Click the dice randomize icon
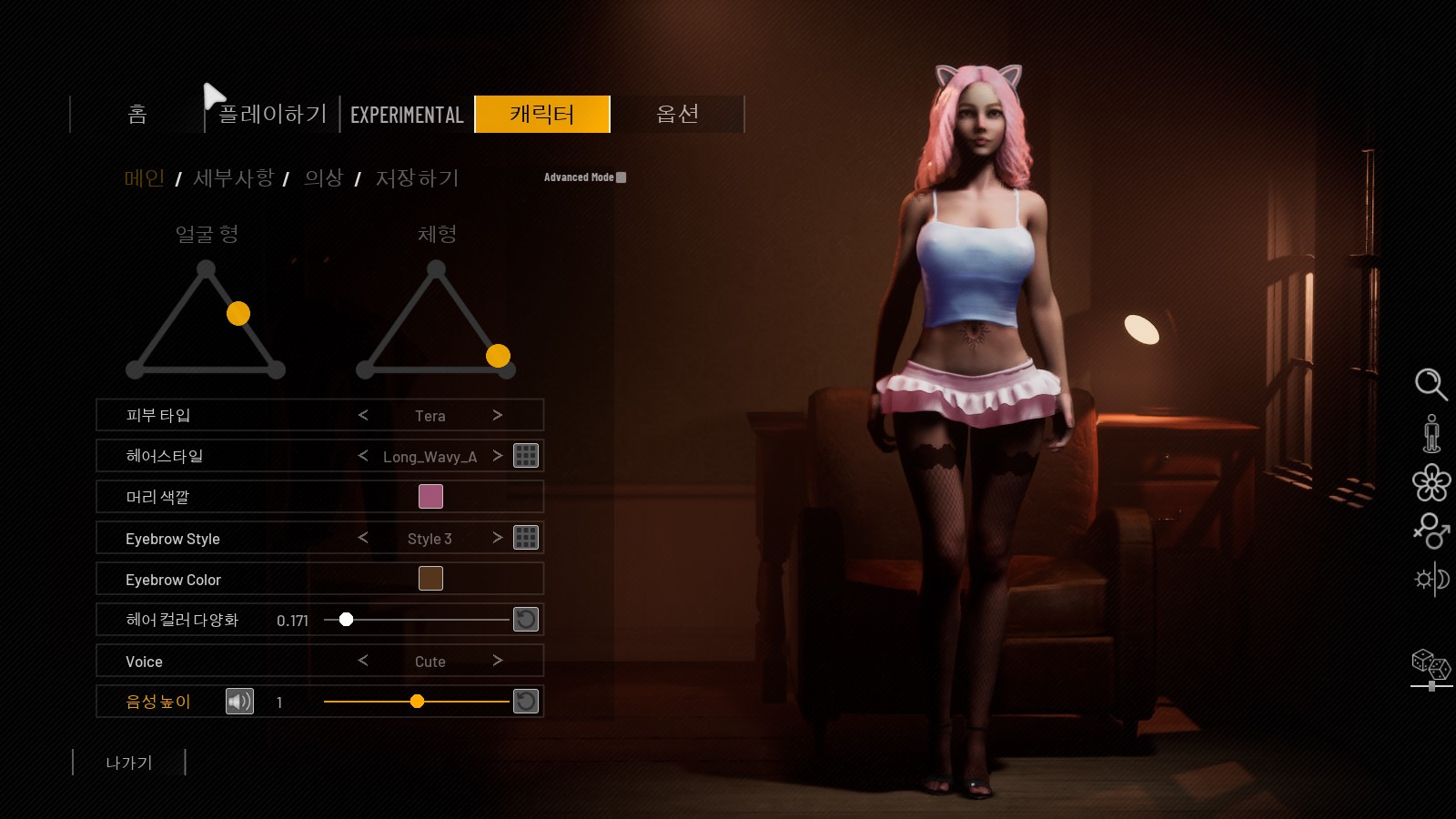 coord(1431,664)
